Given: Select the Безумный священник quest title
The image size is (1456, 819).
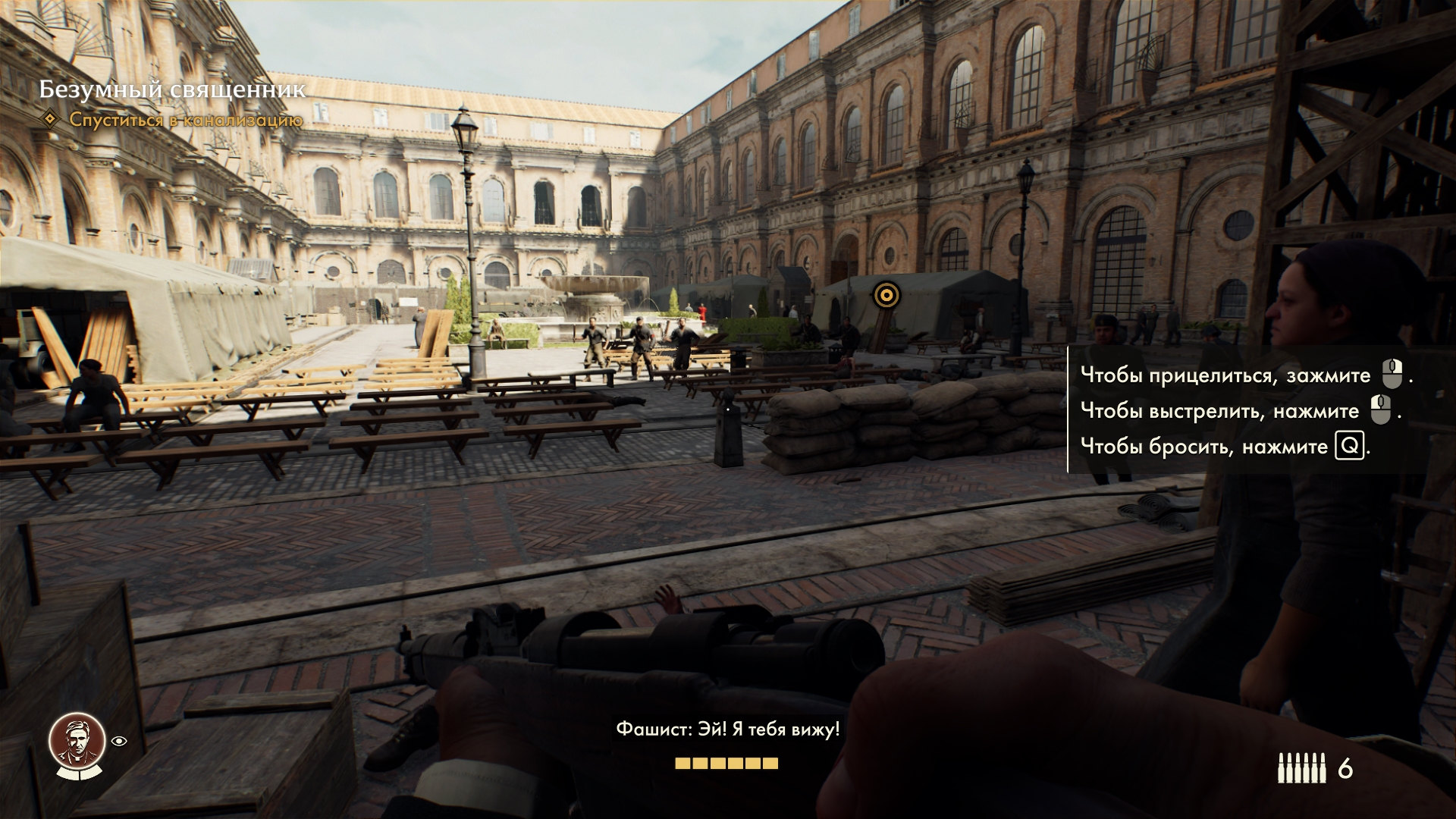Looking at the screenshot, I should pos(172,89).
